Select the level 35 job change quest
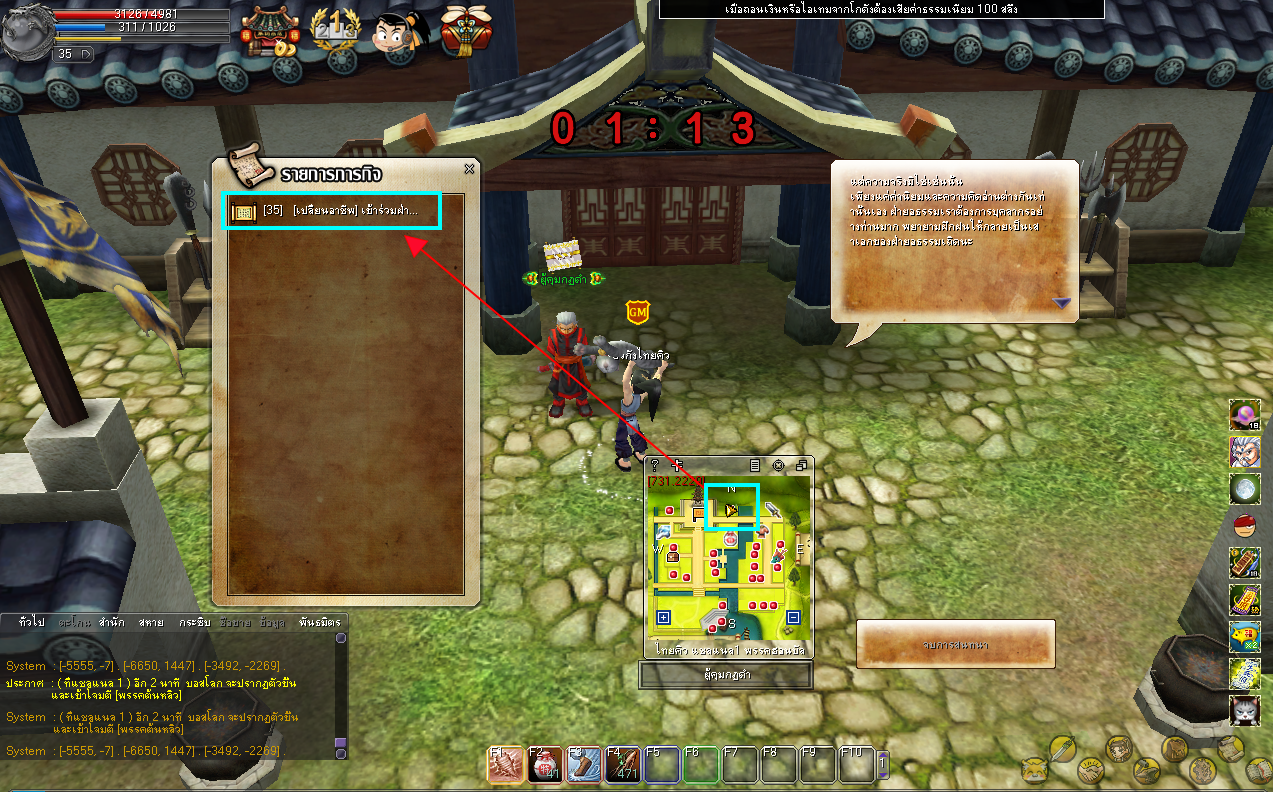Viewport: 1273px width, 792px height. point(330,211)
